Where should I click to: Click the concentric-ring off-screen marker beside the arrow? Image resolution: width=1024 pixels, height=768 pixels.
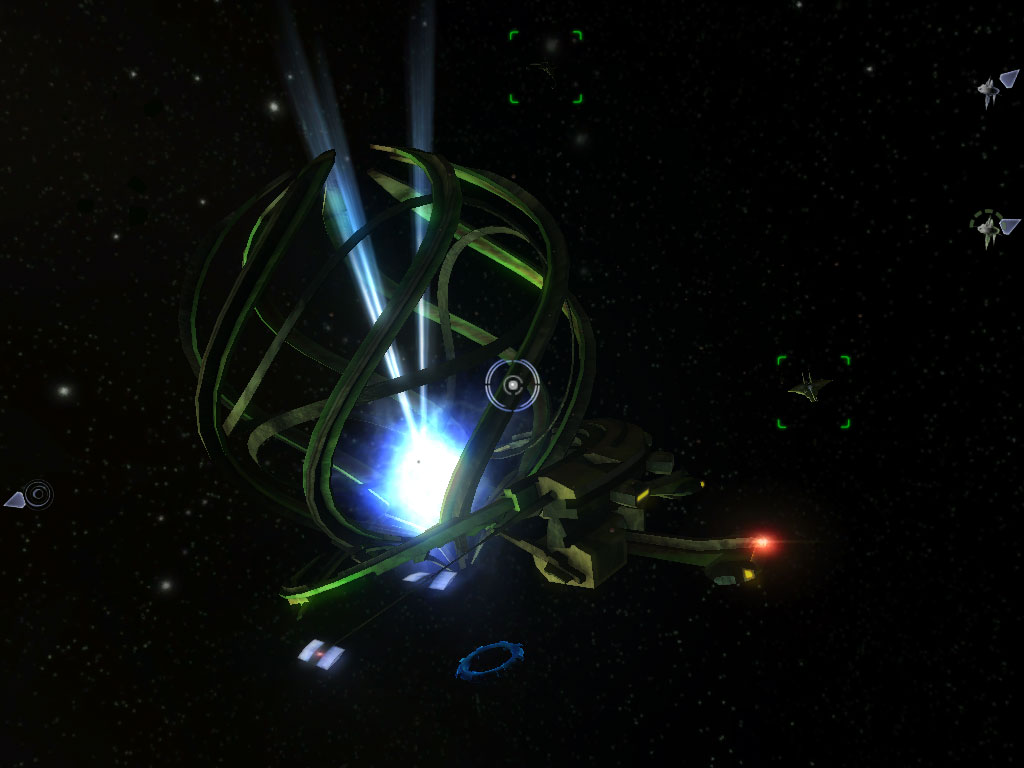pos(38,493)
